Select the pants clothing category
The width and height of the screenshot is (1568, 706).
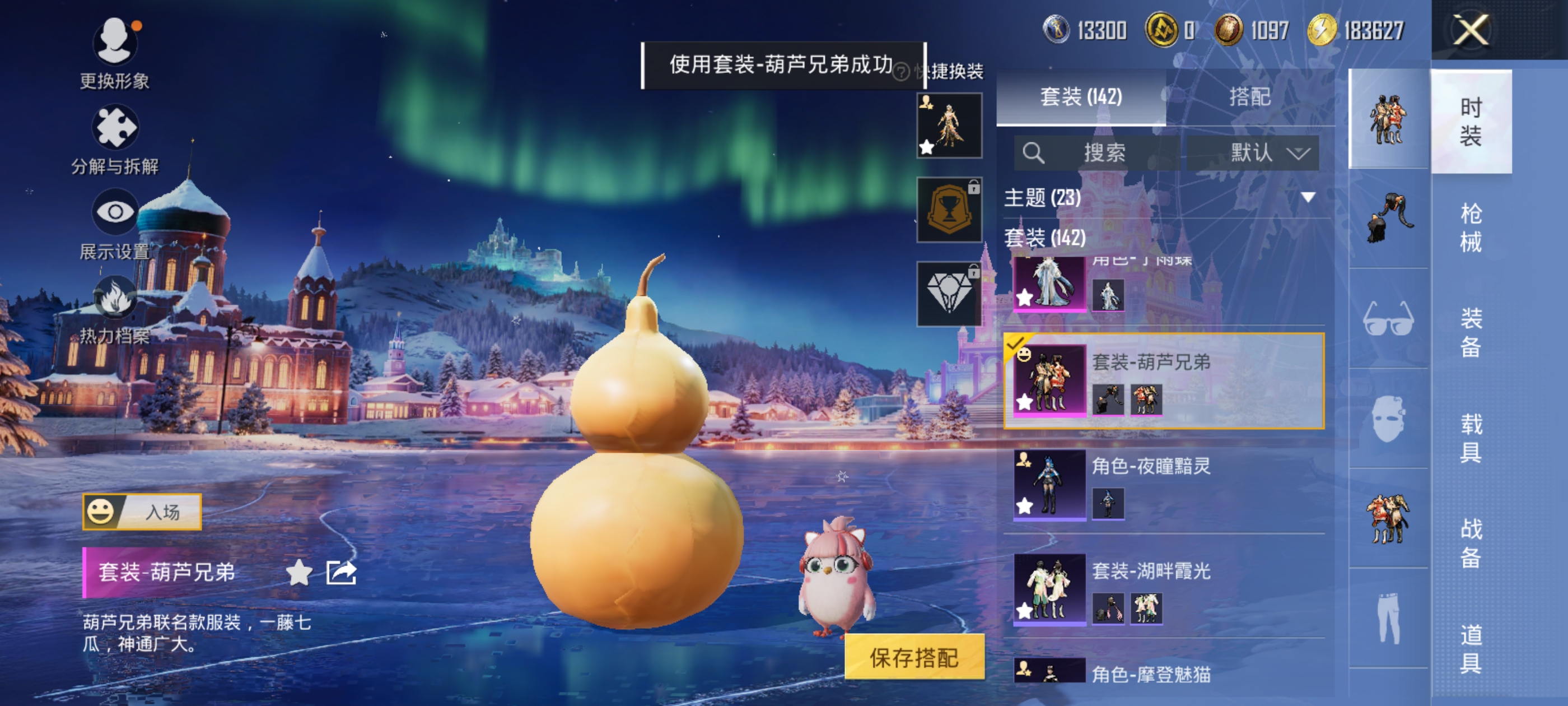pos(1388,617)
